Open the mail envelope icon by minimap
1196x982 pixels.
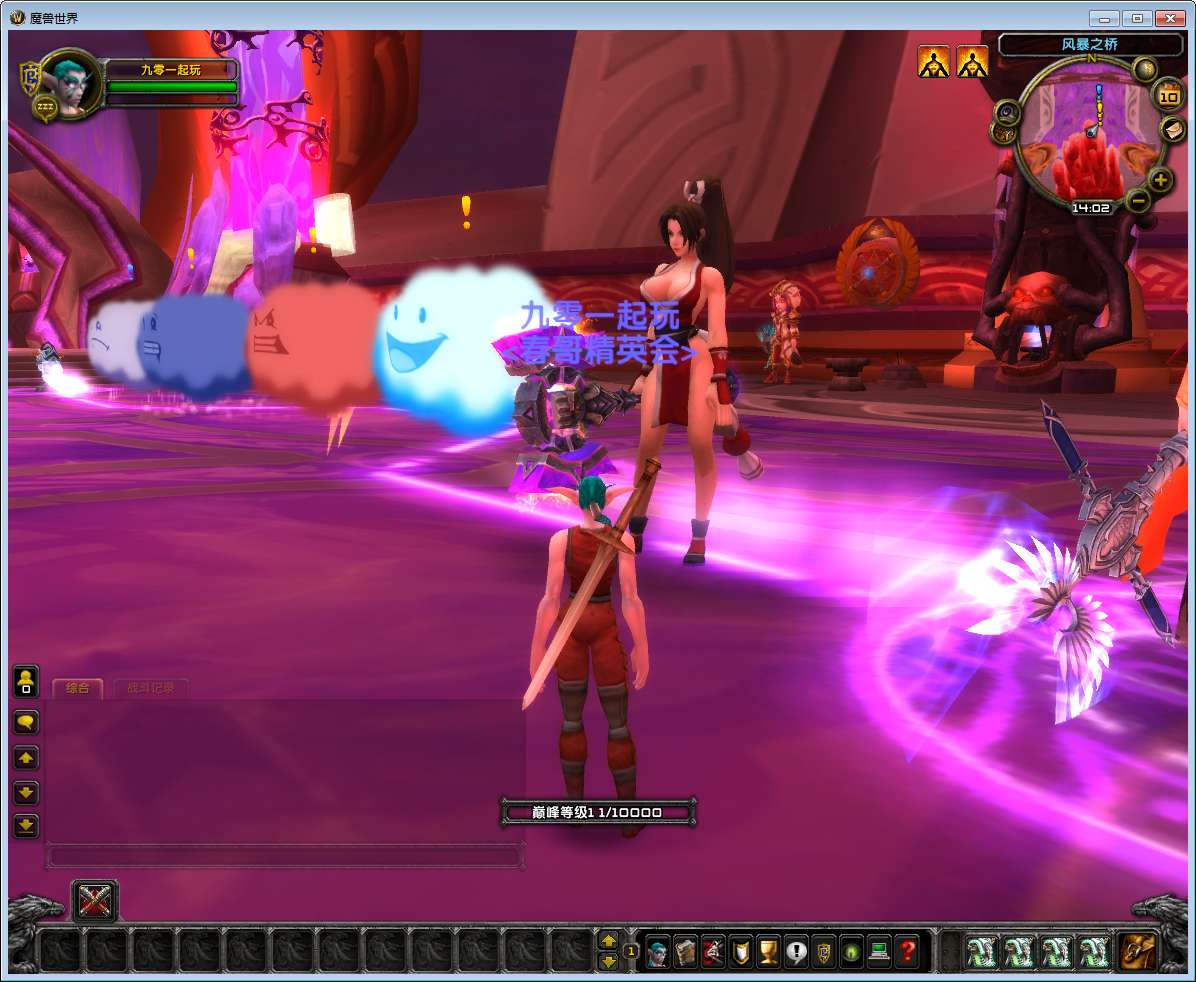pyautogui.click(x=1172, y=128)
